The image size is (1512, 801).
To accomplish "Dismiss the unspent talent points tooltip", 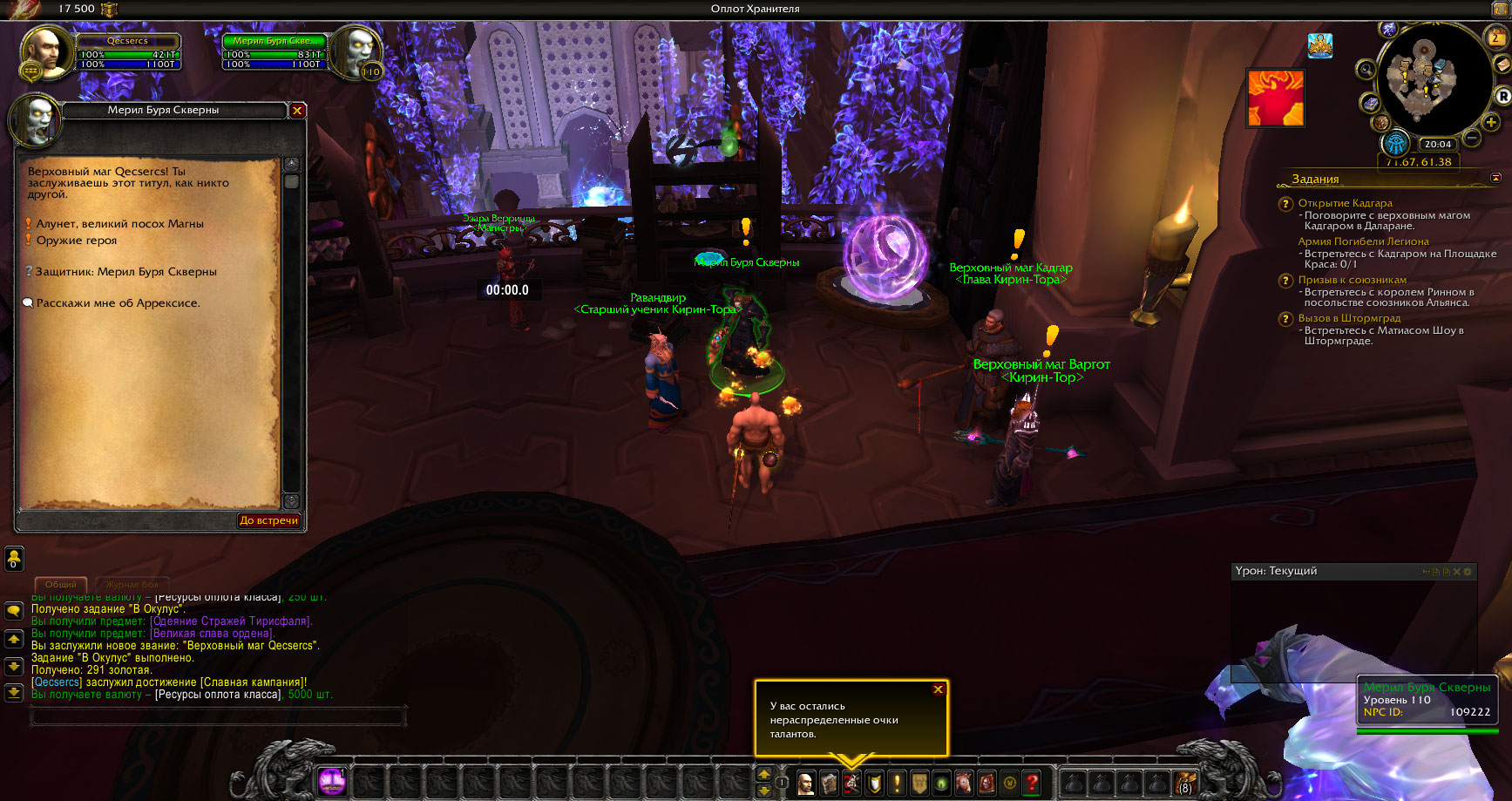I will point(939,689).
